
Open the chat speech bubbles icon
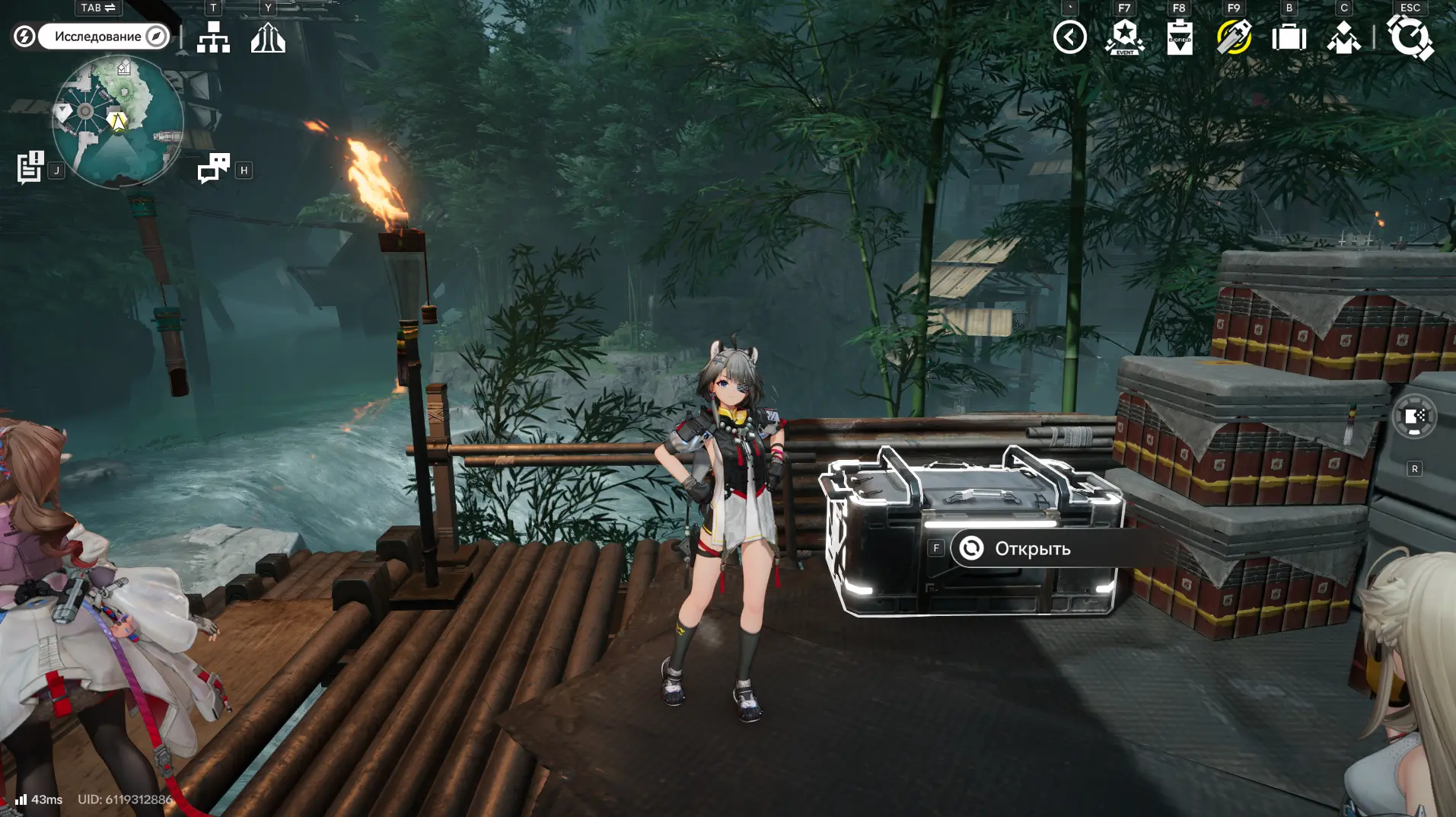214,168
